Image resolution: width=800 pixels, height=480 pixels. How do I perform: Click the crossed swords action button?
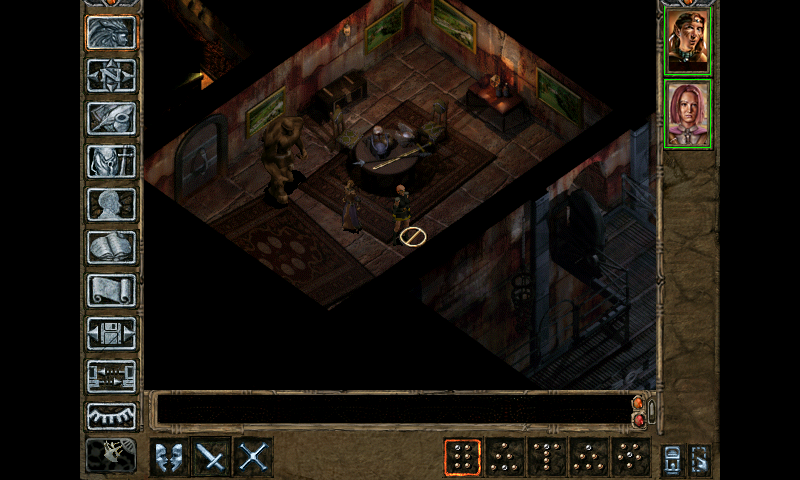(x=253, y=457)
